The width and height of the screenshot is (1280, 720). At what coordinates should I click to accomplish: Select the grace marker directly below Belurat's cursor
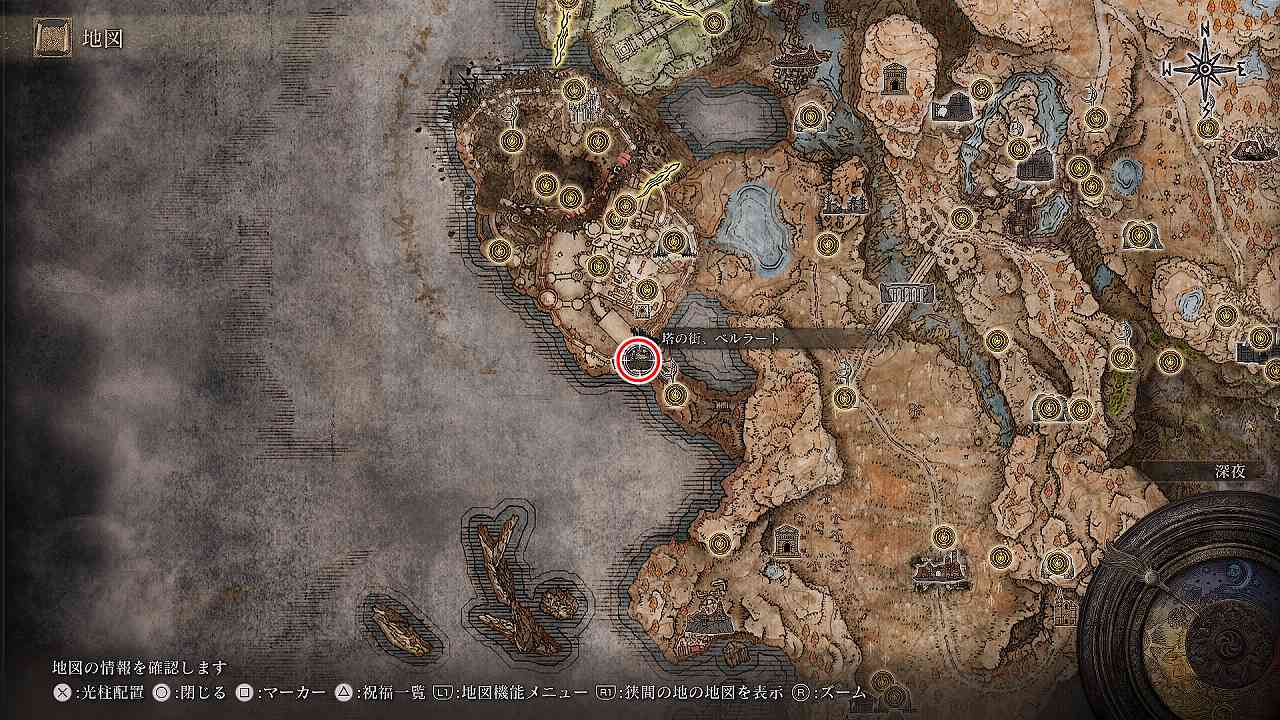pyautogui.click(x=676, y=395)
